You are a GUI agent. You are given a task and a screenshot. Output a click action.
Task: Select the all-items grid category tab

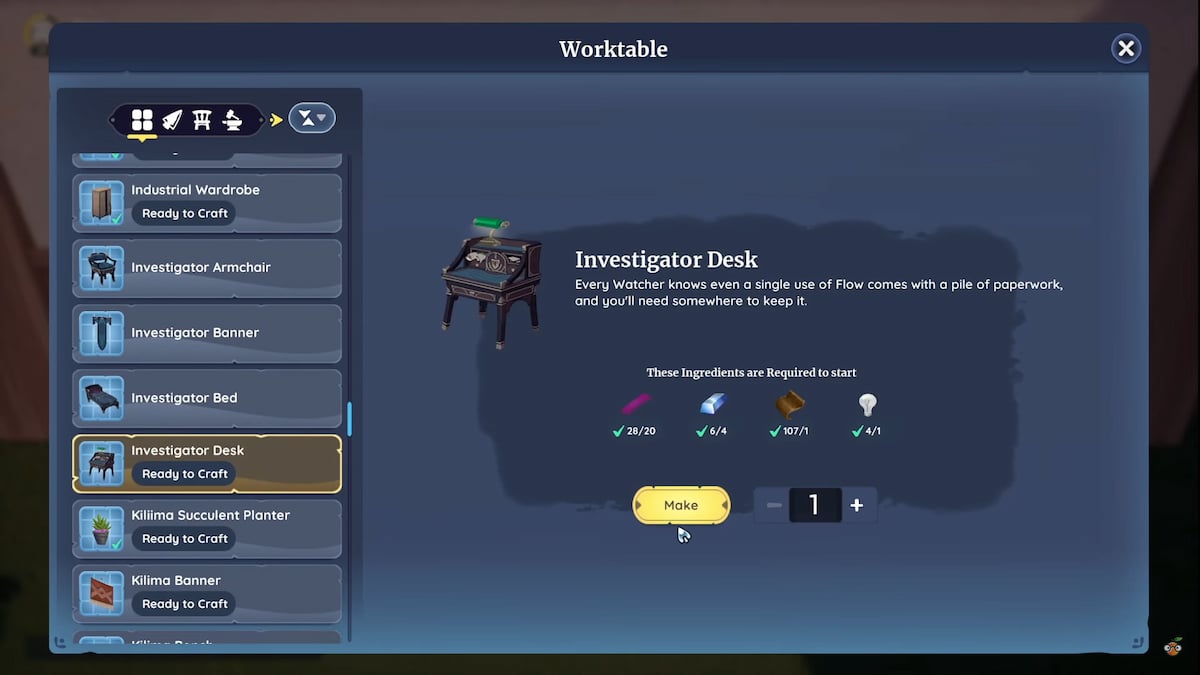[142, 120]
